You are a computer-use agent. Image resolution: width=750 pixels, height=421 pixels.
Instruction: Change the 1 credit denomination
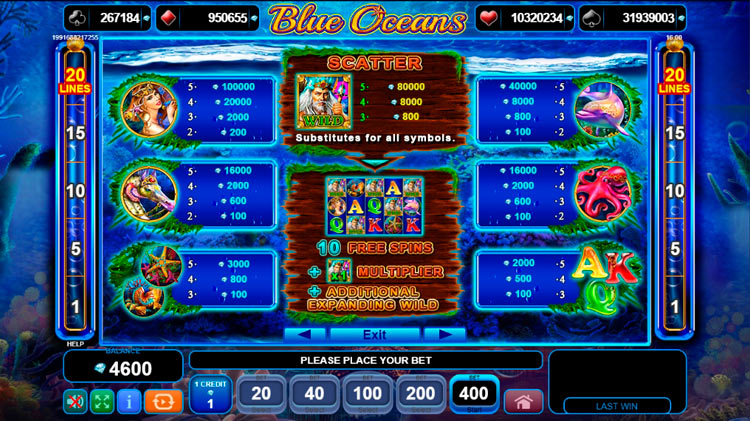click(x=211, y=395)
